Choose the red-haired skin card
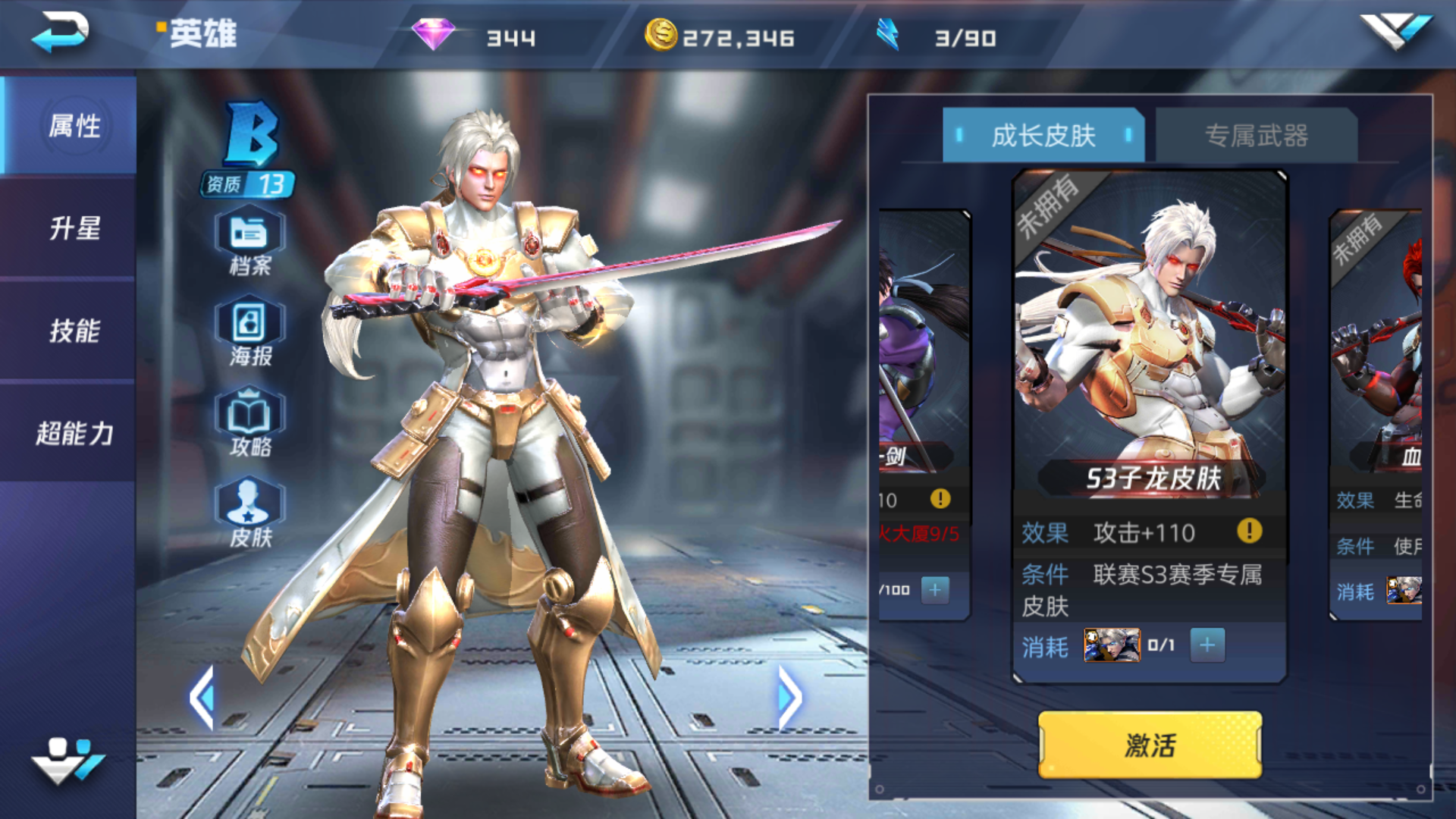 coord(1377,341)
